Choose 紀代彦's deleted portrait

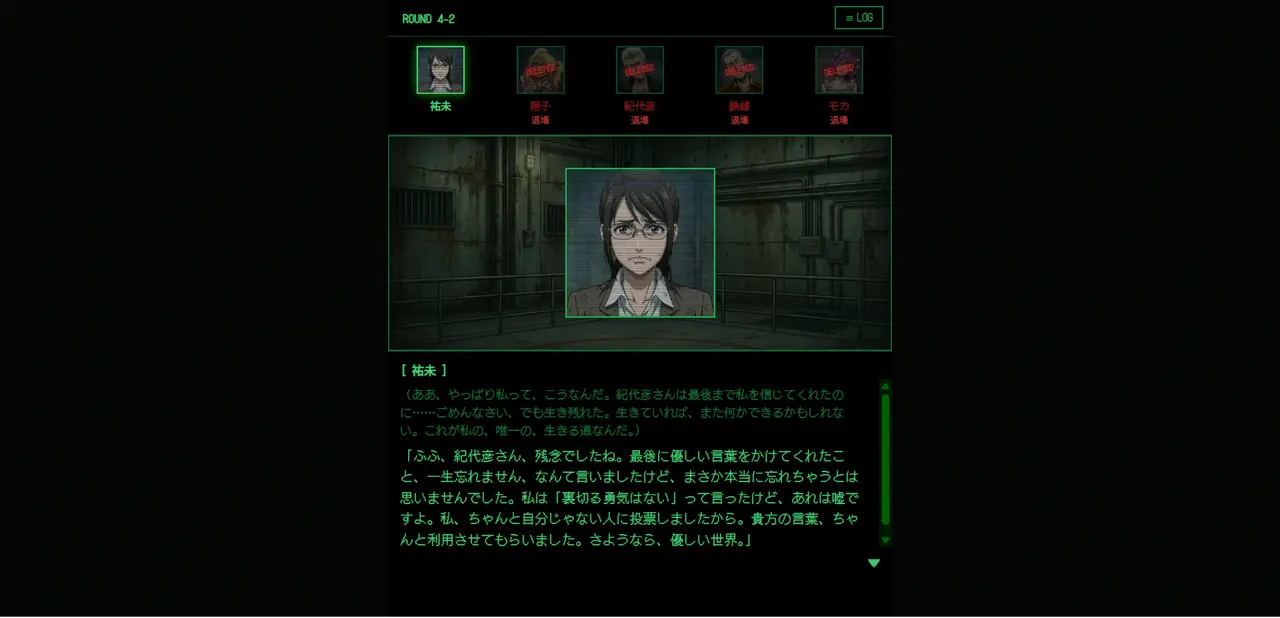[639, 70]
